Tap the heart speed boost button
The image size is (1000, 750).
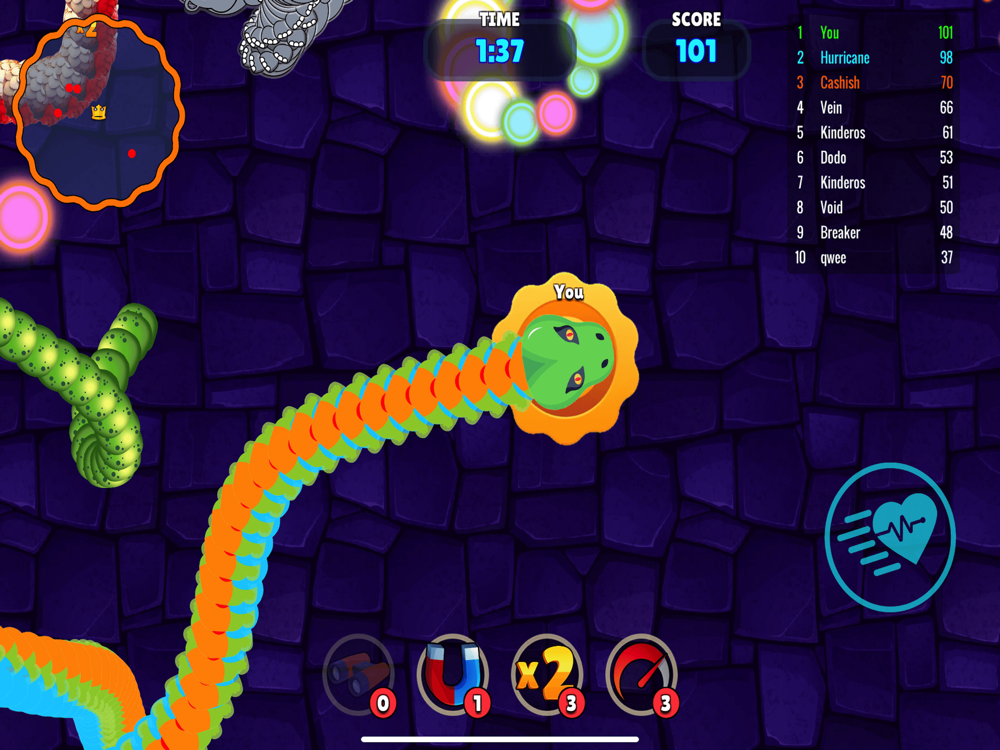(890, 537)
